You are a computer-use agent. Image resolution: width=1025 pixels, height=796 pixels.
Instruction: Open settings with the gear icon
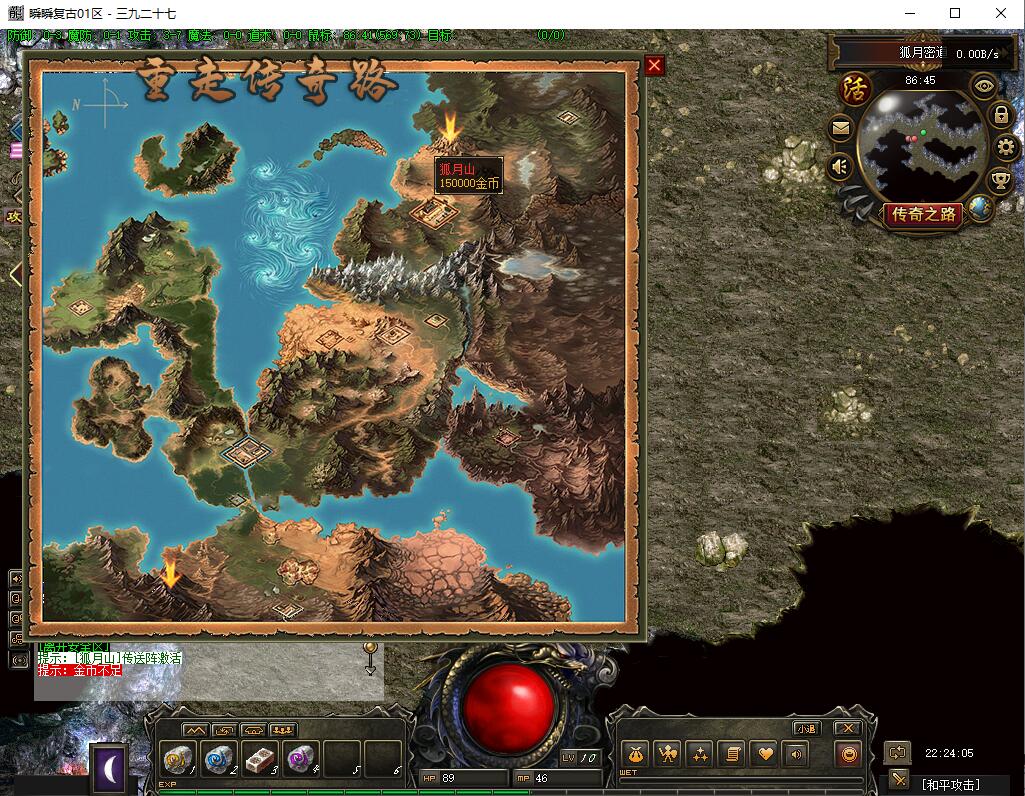tap(1006, 148)
